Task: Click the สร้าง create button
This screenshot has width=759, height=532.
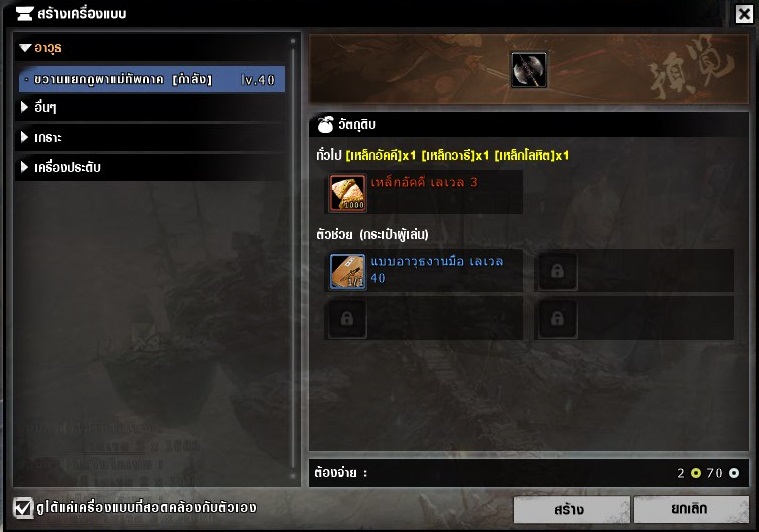Action: point(569,509)
